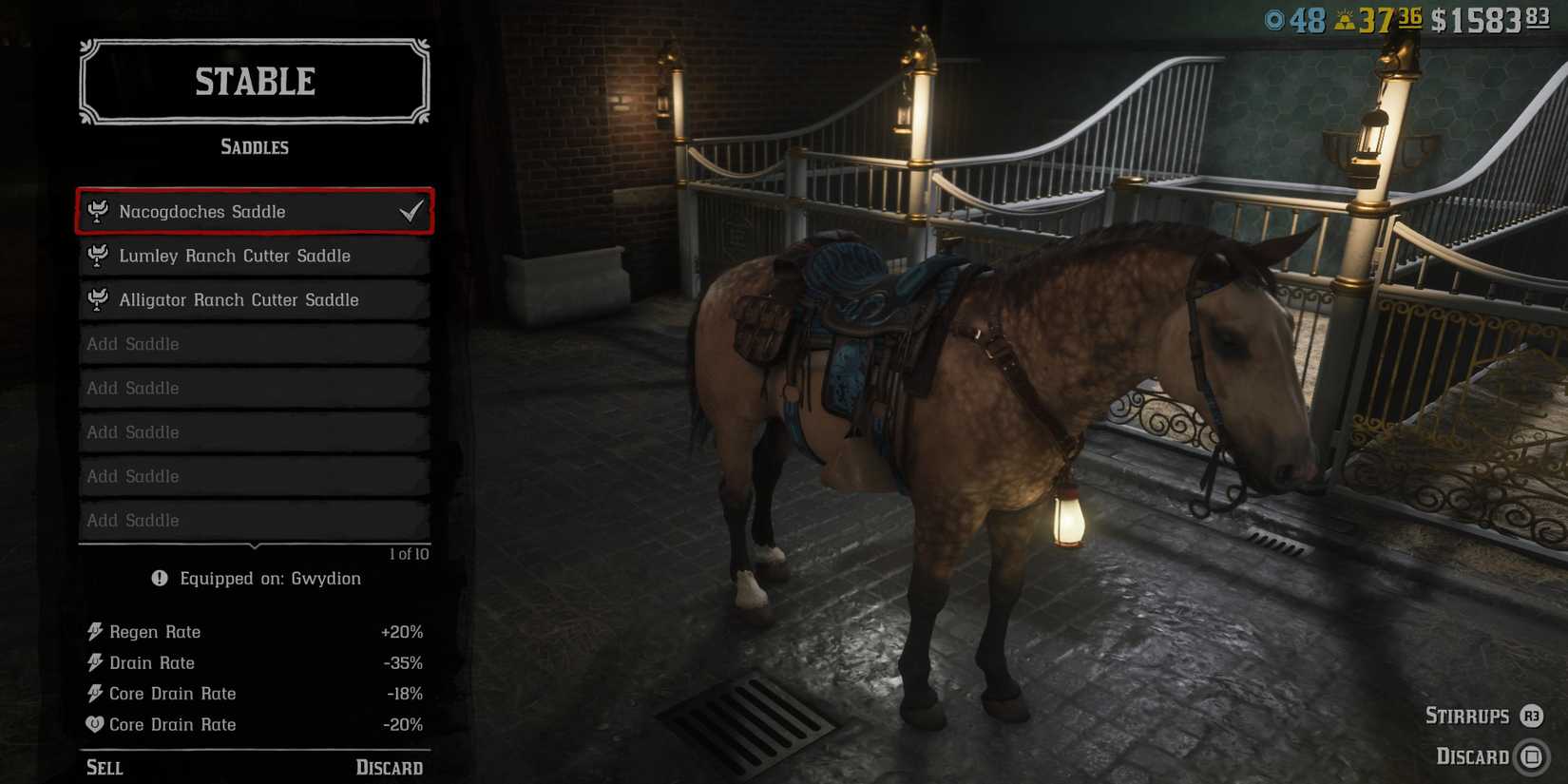The width and height of the screenshot is (1568, 784).
Task: Click the Sell button
Action: tap(105, 767)
